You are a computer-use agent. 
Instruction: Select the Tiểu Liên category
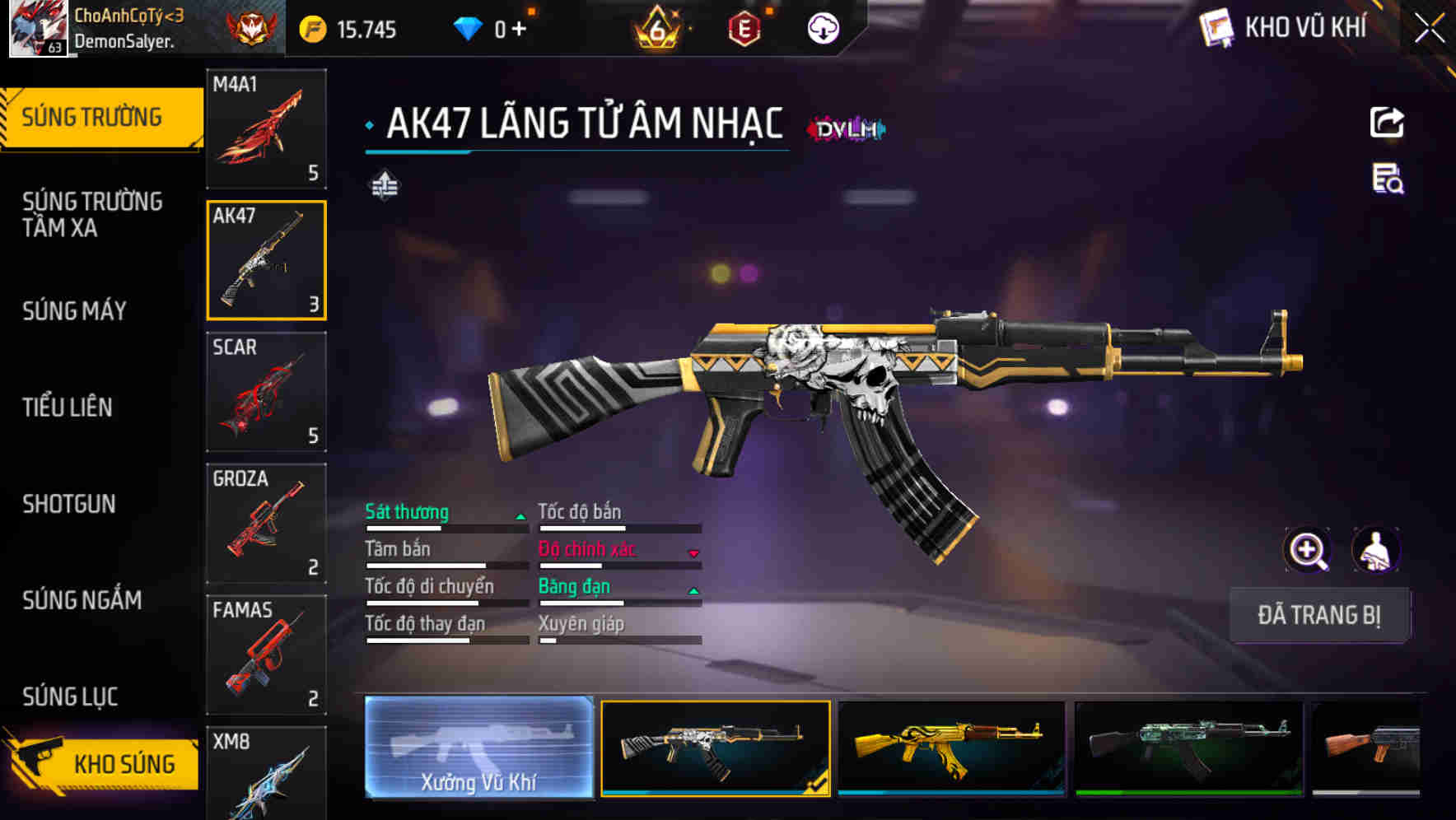click(x=68, y=407)
